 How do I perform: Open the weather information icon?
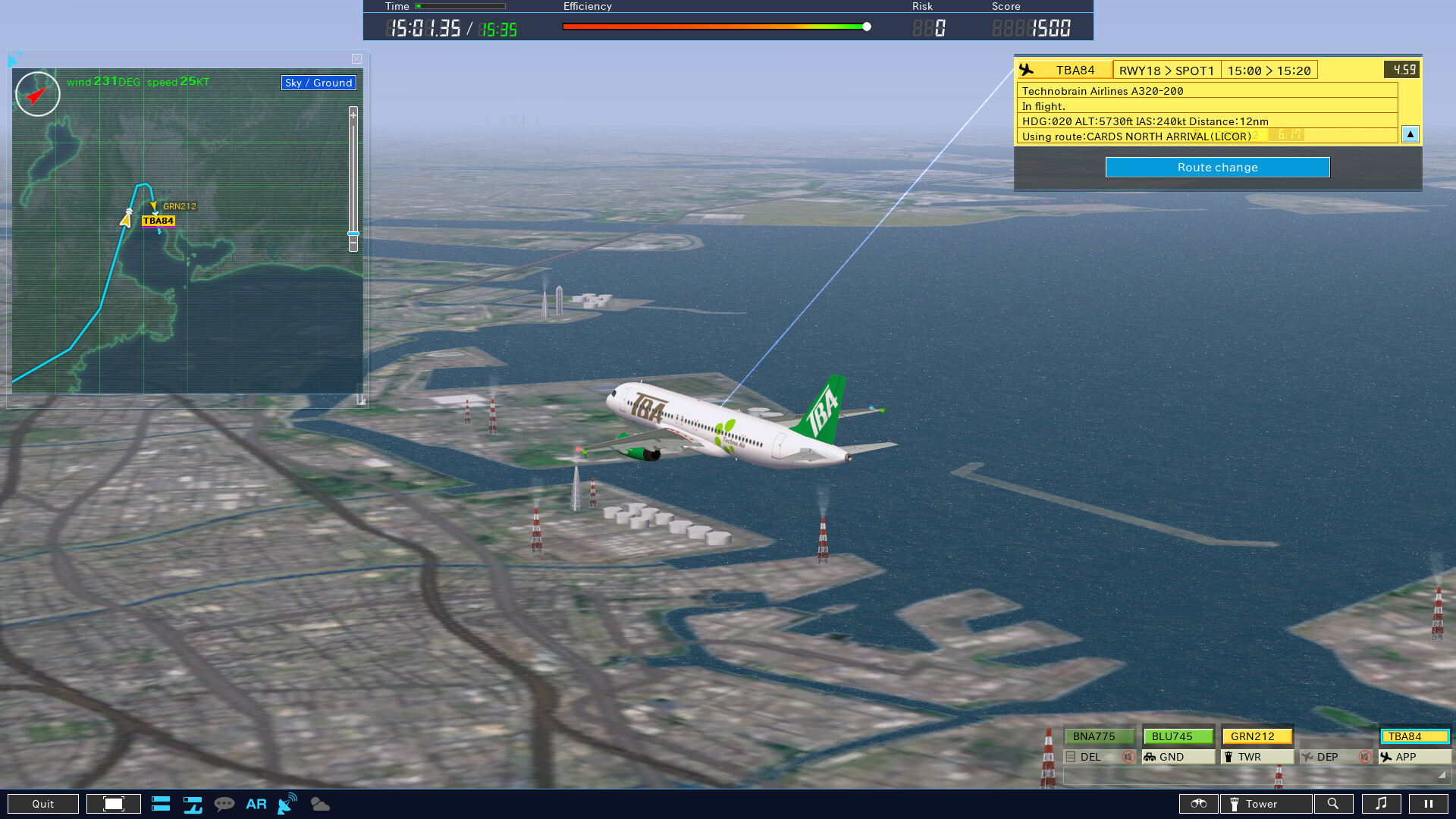point(319,804)
